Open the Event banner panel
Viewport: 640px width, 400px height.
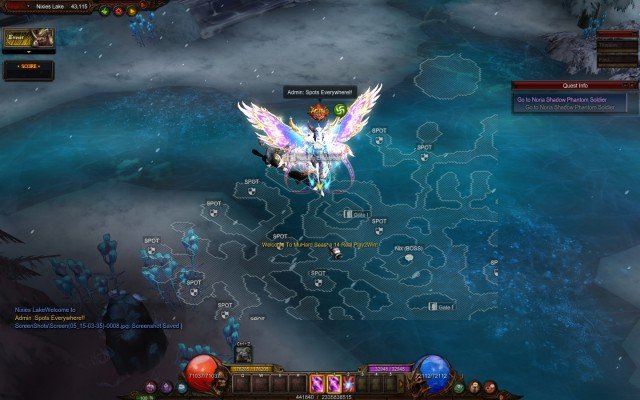click(27, 38)
